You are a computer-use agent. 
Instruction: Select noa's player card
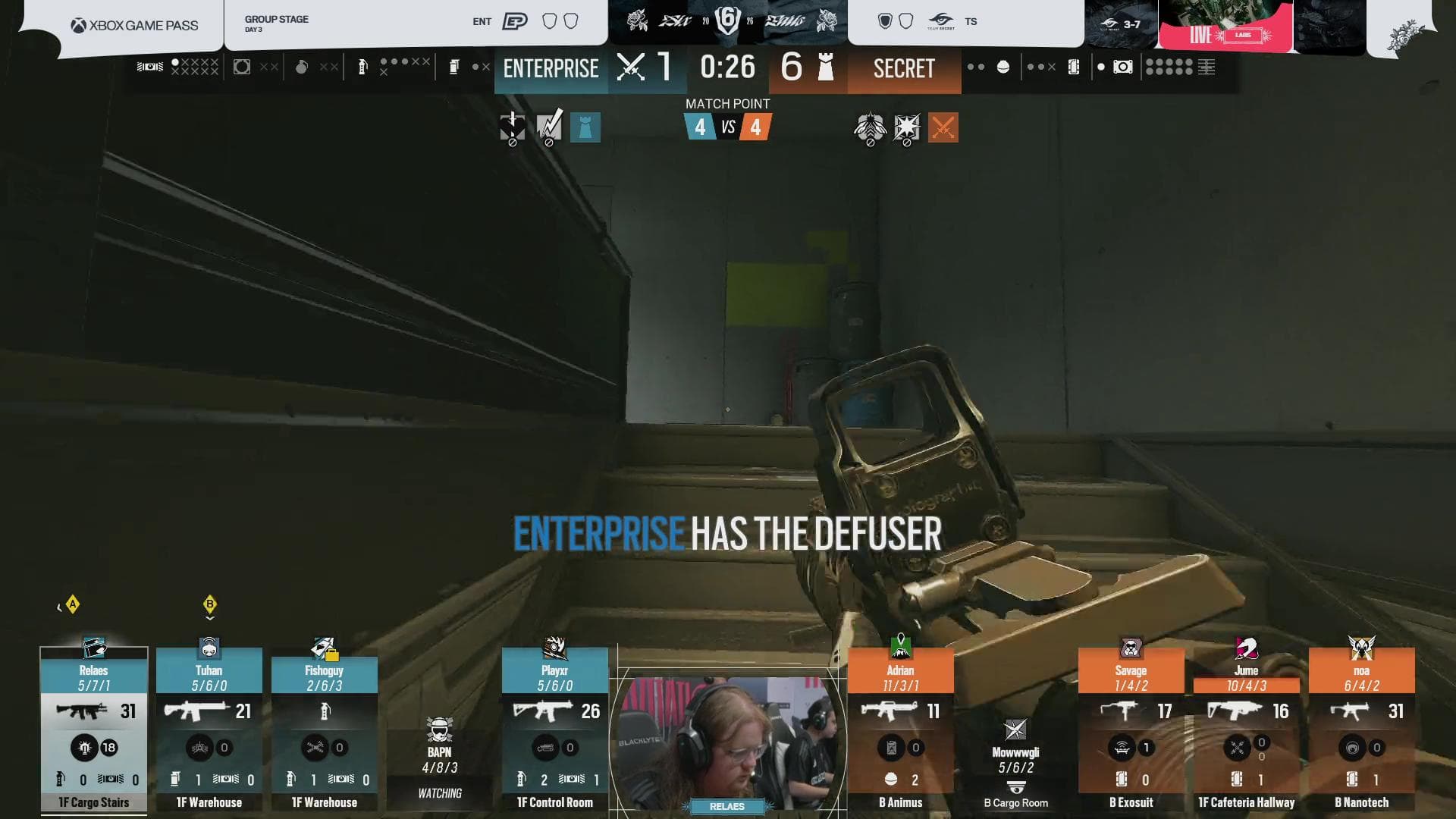pyautogui.click(x=1361, y=730)
